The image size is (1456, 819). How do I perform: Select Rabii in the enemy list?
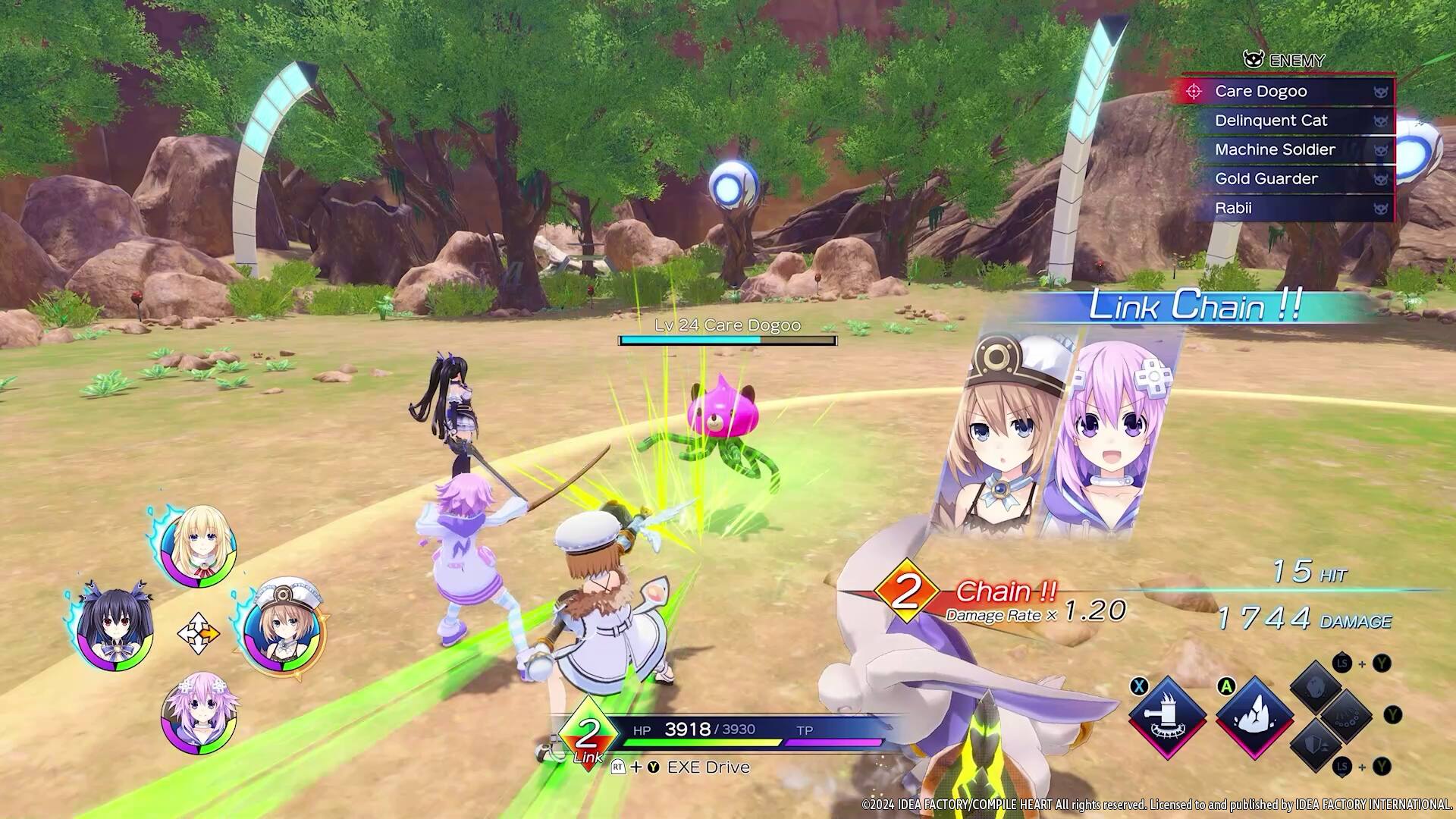click(1285, 209)
